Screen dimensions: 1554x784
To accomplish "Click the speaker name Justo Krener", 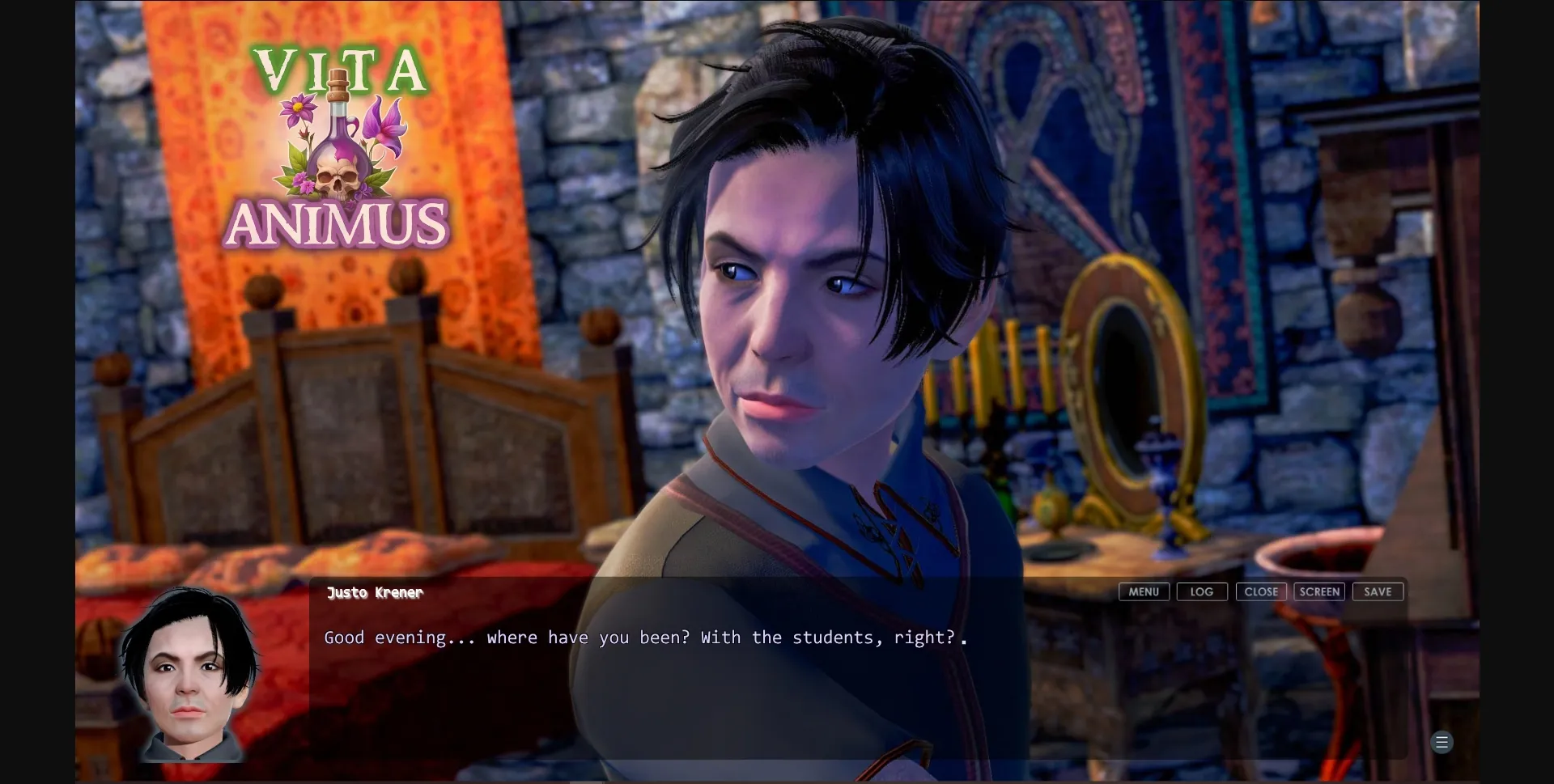I will tap(373, 592).
